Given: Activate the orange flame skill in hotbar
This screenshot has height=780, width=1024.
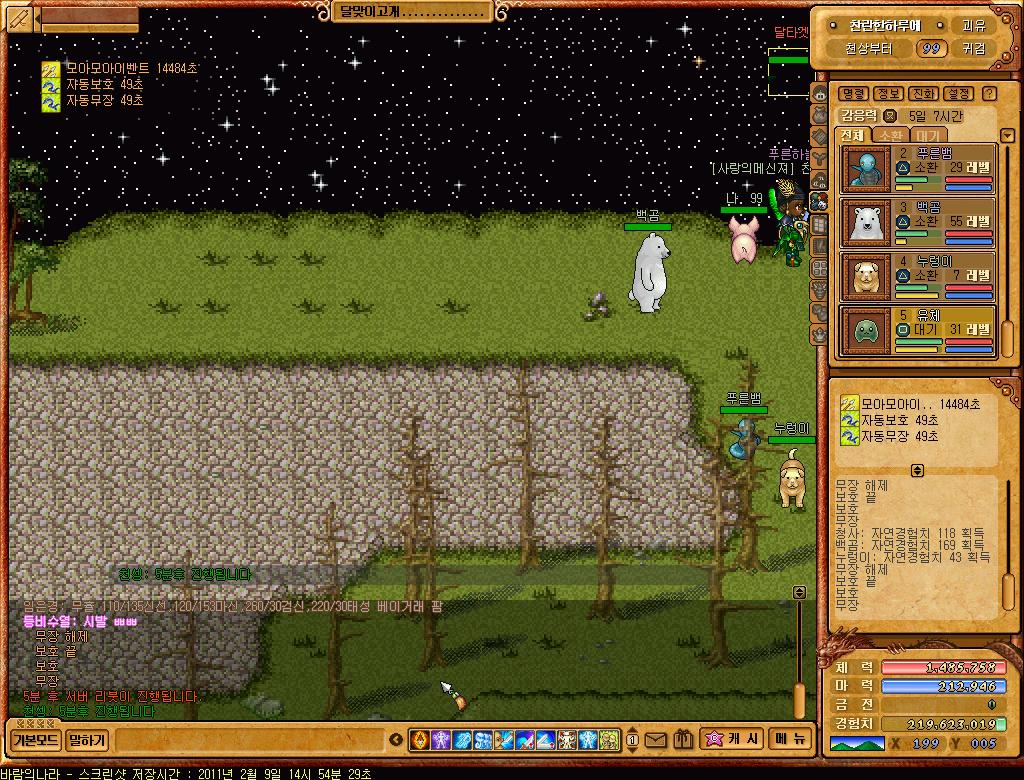Looking at the screenshot, I should click(420, 741).
